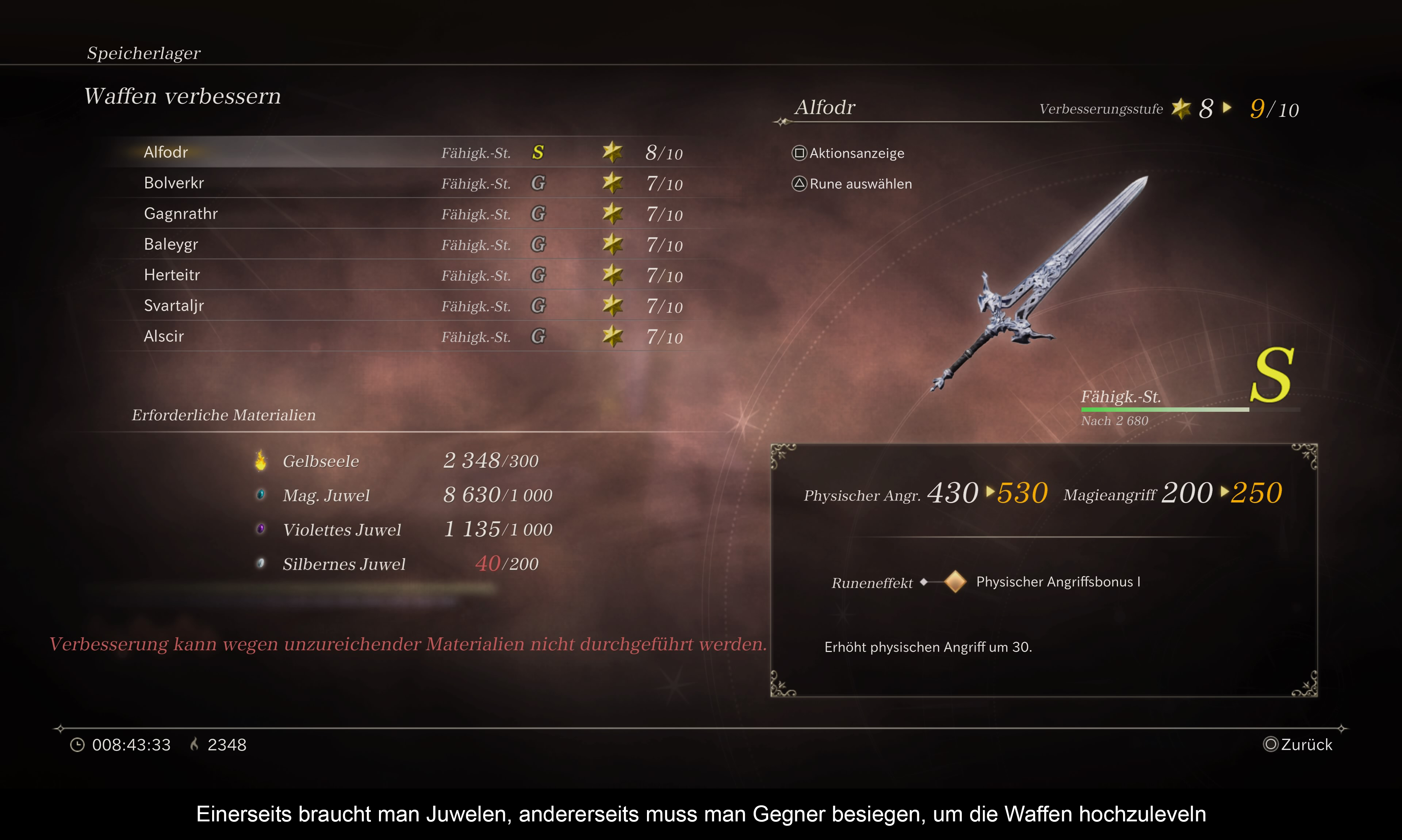Click the Physischer Angriffsbonus I rune effect
Image resolution: width=1402 pixels, height=840 pixels.
1057,582
